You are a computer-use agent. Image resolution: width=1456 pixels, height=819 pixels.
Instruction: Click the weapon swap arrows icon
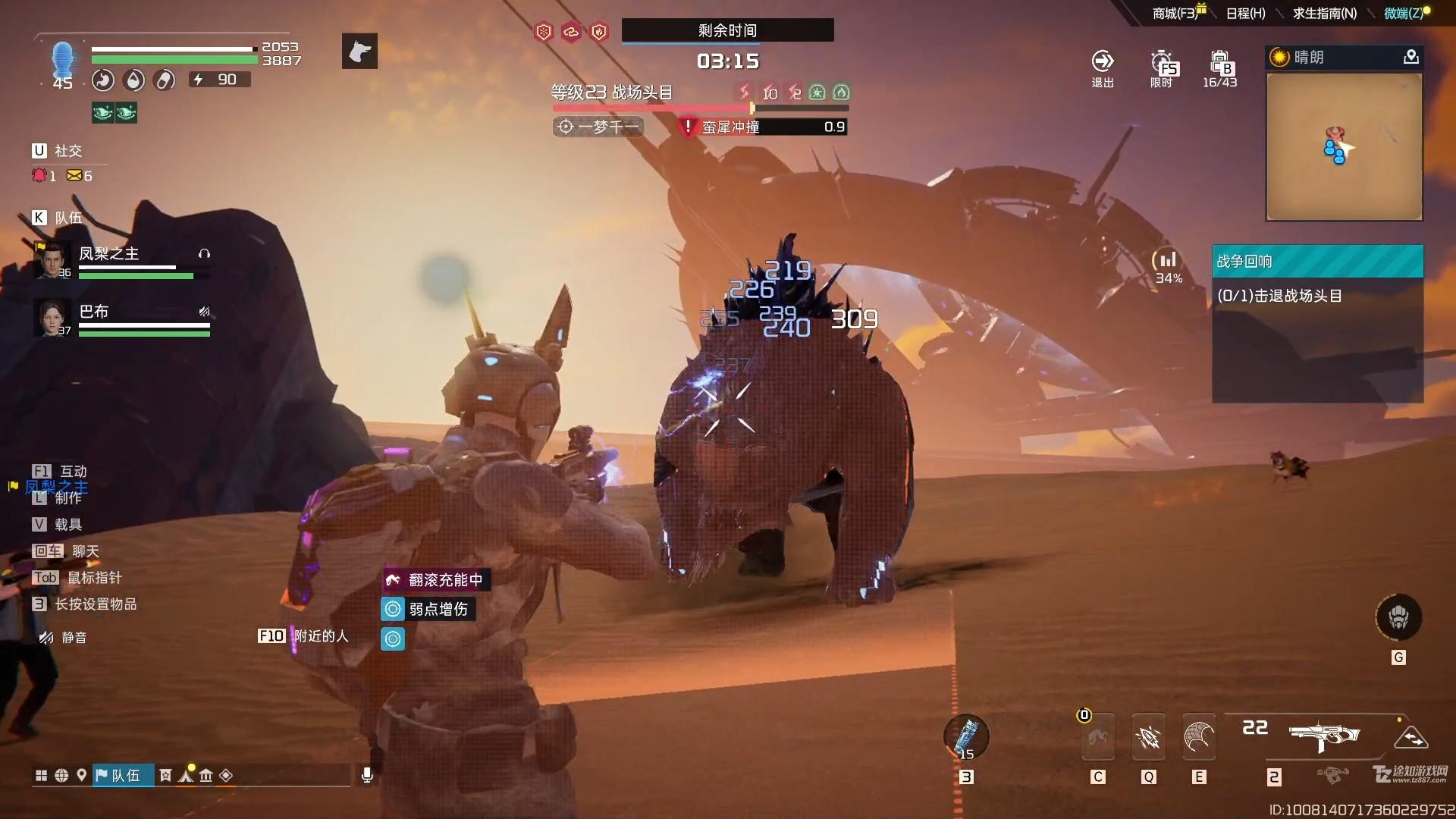click(x=1410, y=737)
